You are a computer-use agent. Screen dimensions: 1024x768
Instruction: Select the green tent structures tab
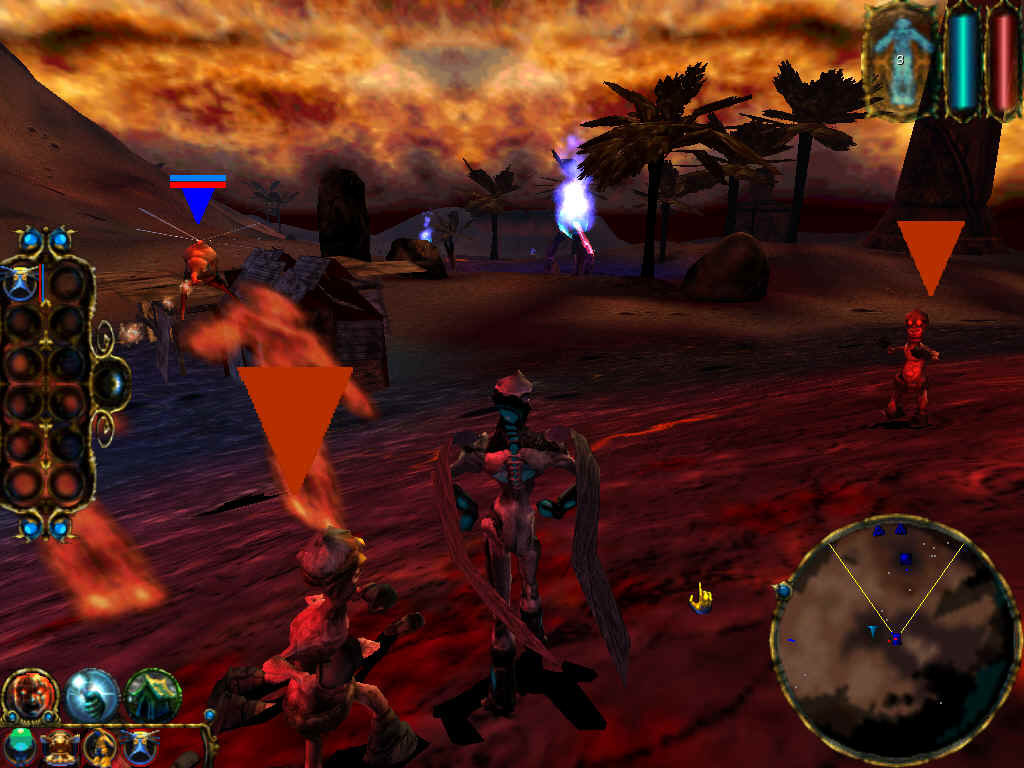pyautogui.click(x=153, y=695)
